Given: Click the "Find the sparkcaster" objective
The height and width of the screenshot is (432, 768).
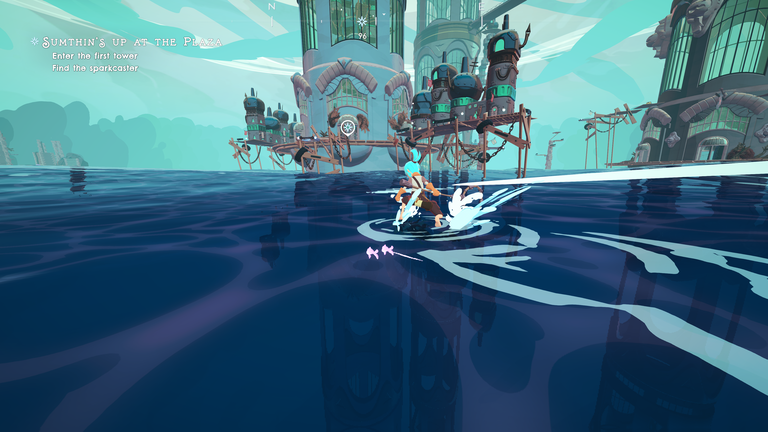Looking at the screenshot, I should (x=96, y=68).
